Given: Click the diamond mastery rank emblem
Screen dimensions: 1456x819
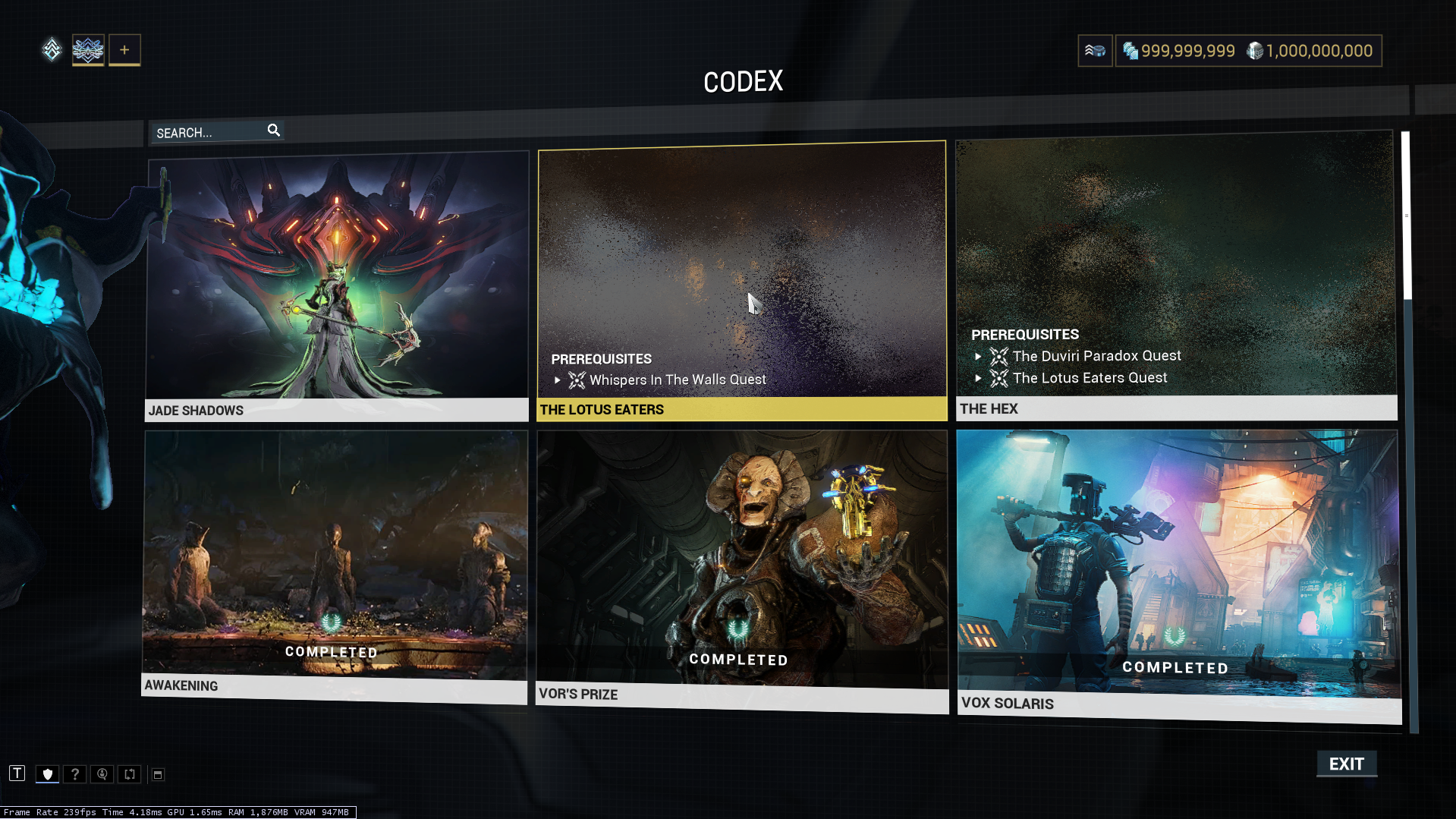Looking at the screenshot, I should 52,50.
